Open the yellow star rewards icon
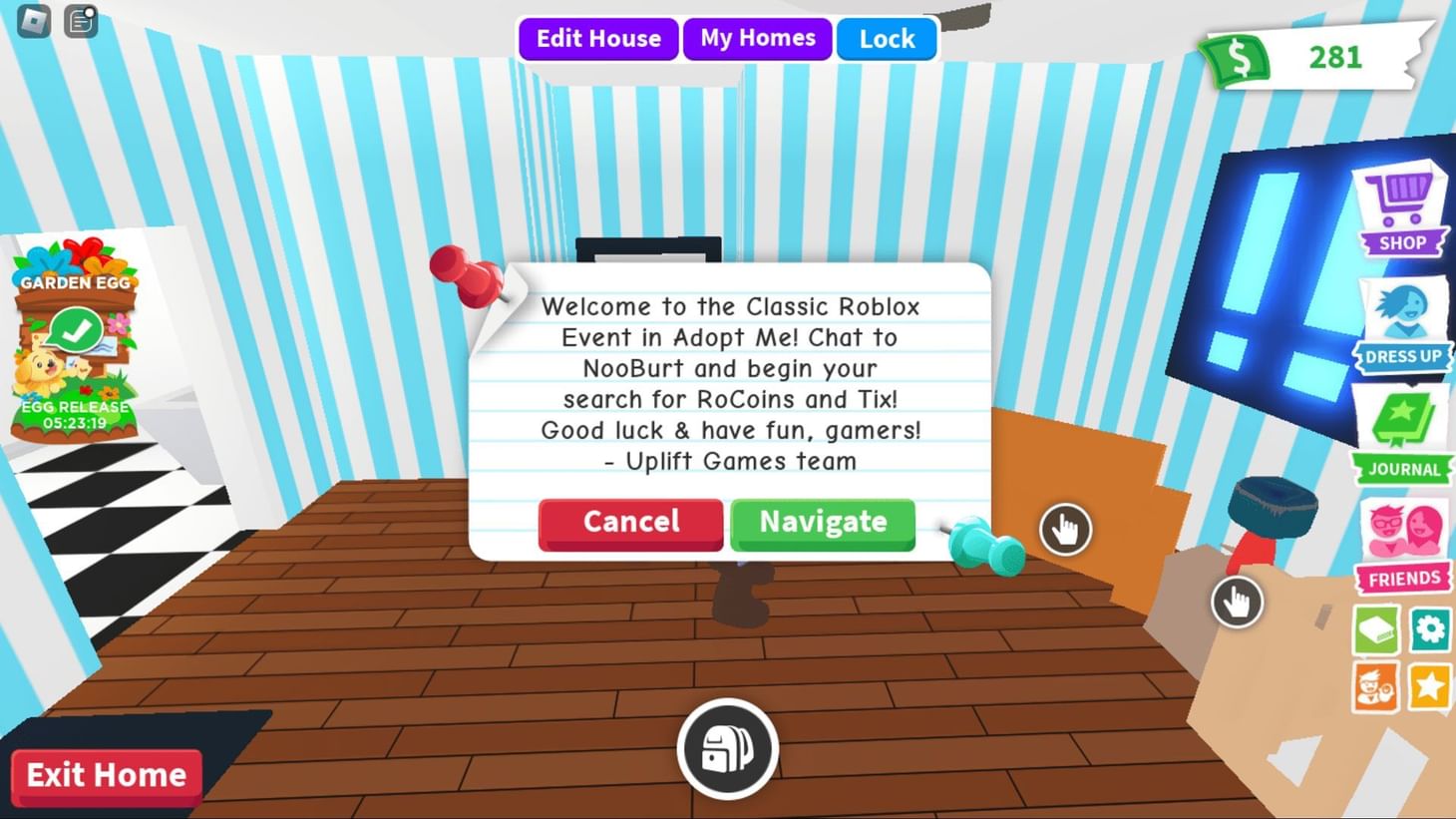 [1430, 685]
